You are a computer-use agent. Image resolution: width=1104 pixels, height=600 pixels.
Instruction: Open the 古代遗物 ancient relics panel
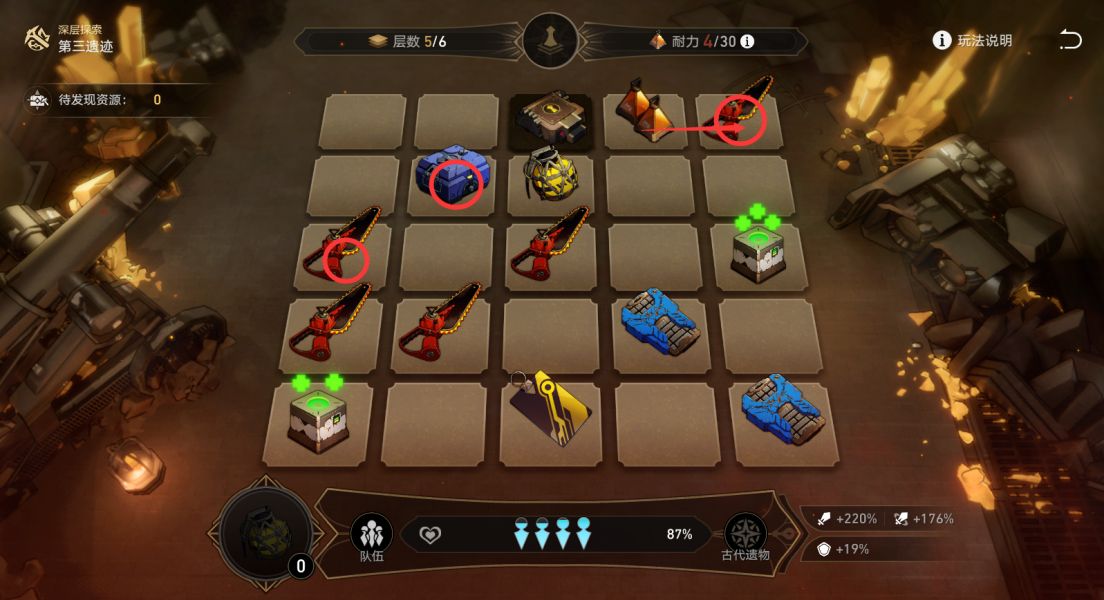[x=745, y=535]
